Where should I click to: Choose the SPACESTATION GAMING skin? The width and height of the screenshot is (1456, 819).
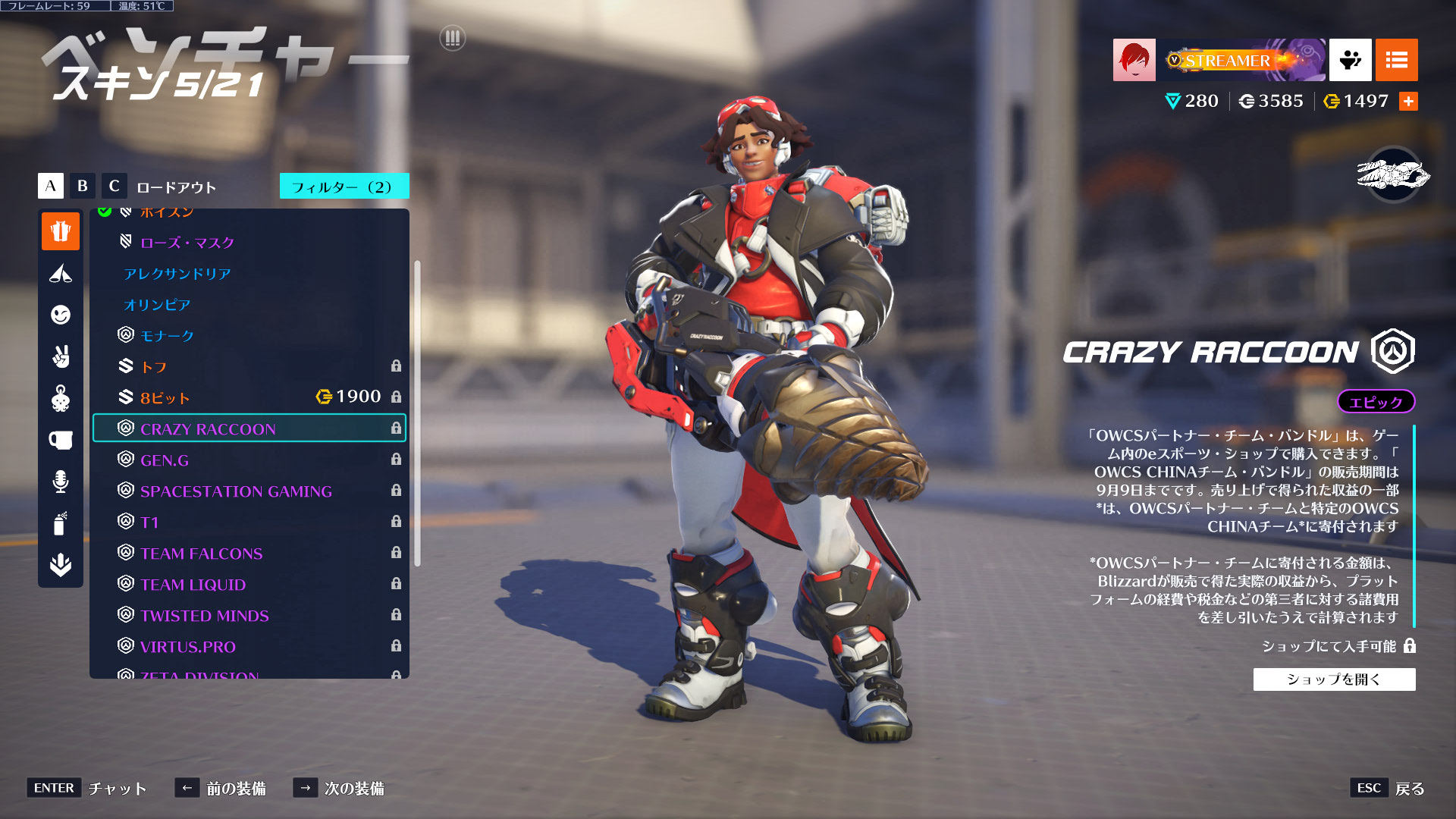coord(236,491)
